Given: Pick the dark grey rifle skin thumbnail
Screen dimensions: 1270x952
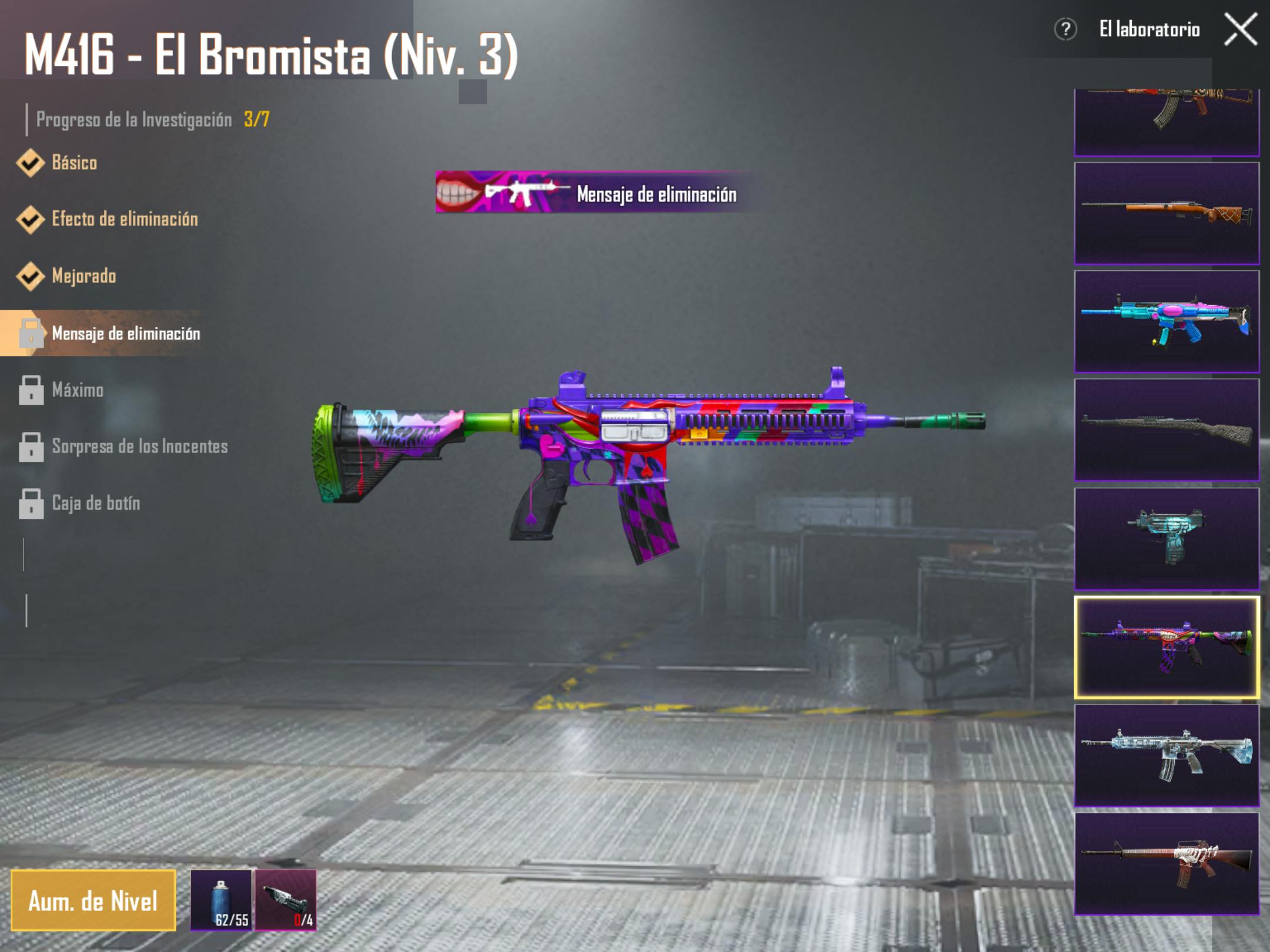Looking at the screenshot, I should click(x=1167, y=430).
